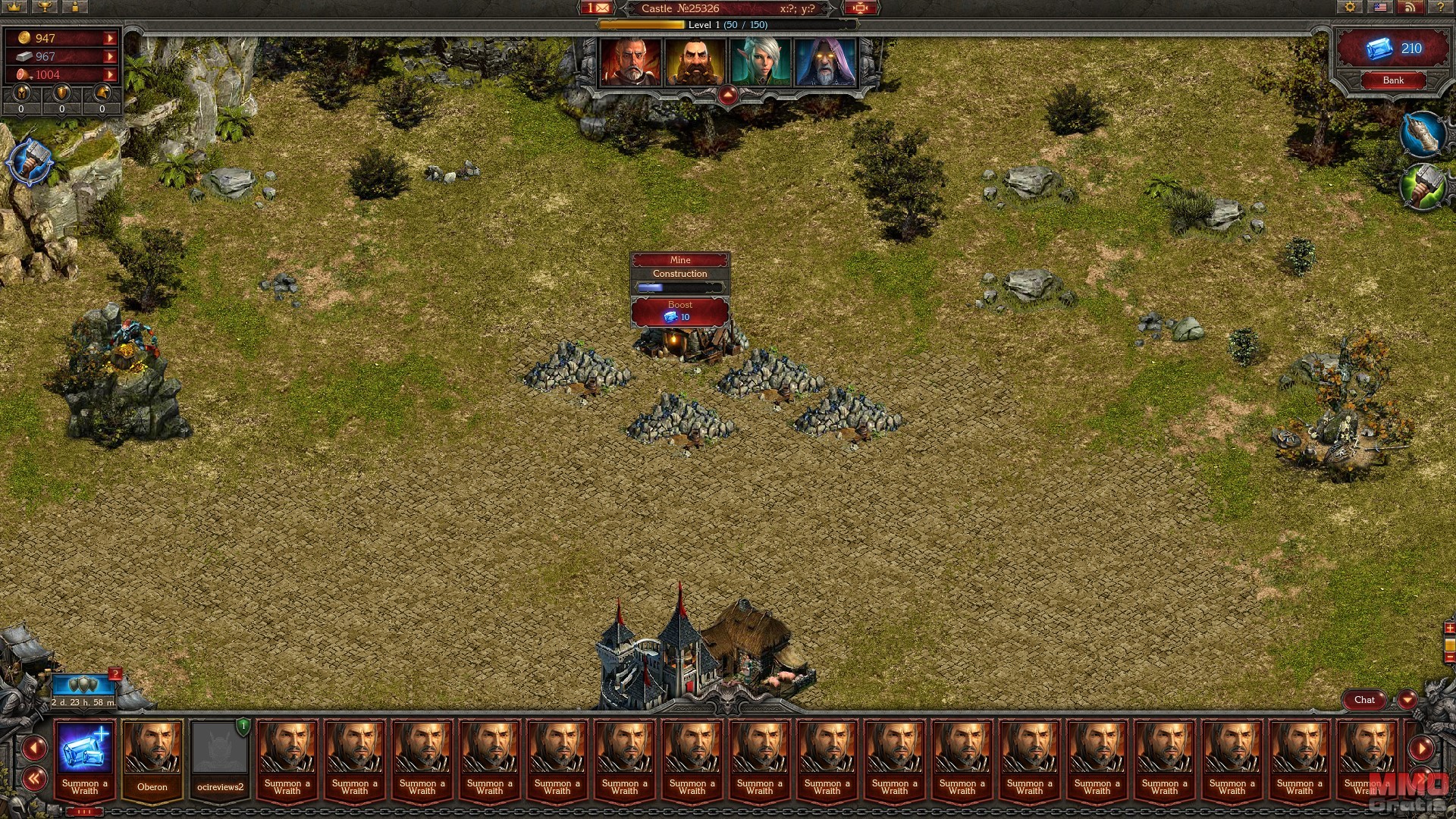This screenshot has height=819, width=1456.
Task: Open the trophy rankings button
Action: 45,7
